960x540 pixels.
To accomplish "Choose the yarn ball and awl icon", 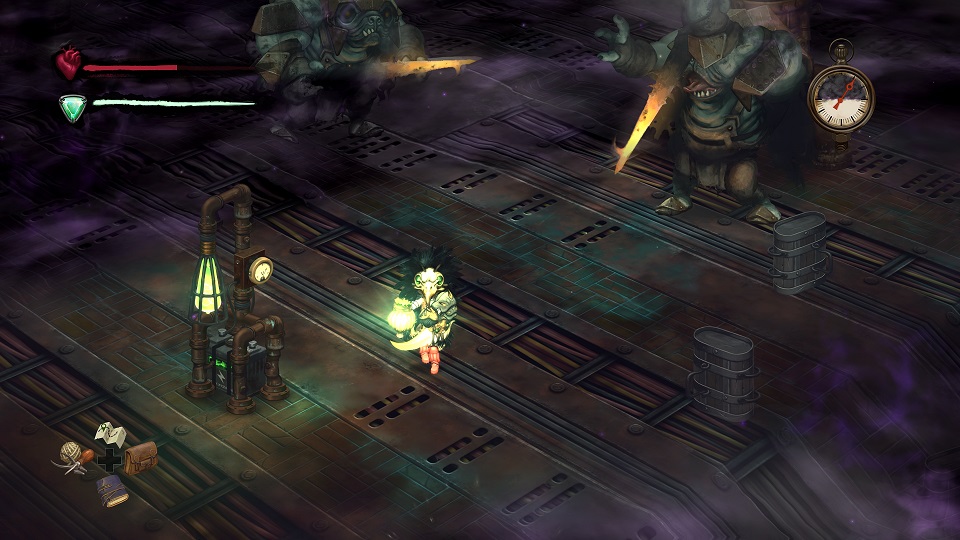I will [73, 457].
